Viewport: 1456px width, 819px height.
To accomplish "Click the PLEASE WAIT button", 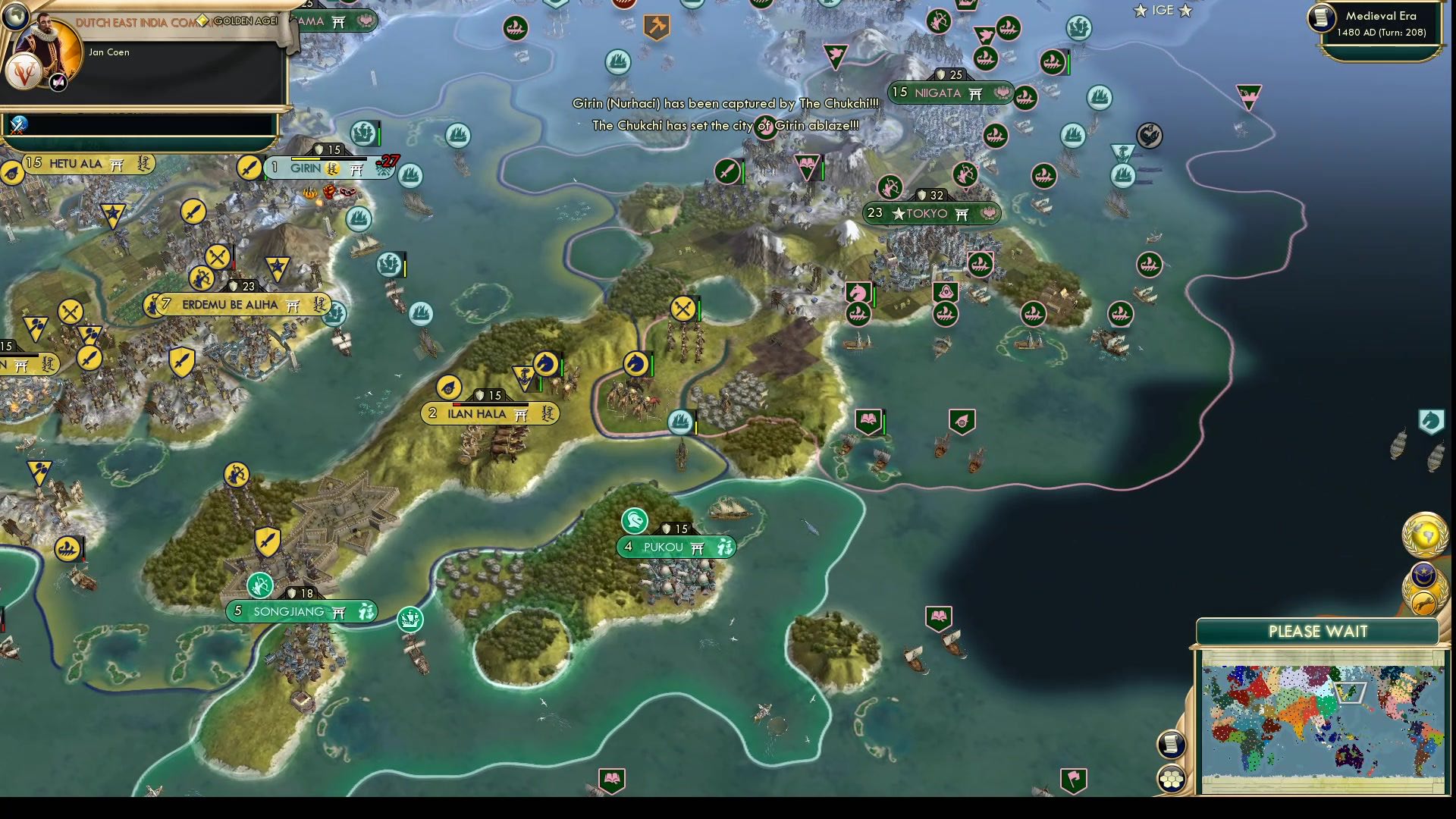I will pos(1318,630).
